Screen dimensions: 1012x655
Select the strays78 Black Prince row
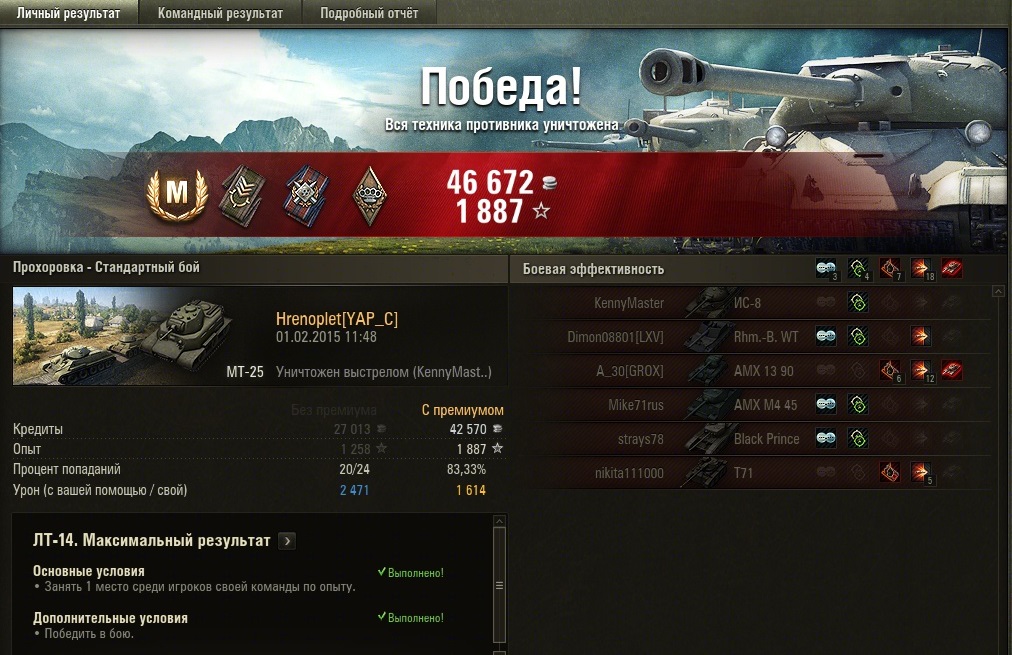(750, 439)
